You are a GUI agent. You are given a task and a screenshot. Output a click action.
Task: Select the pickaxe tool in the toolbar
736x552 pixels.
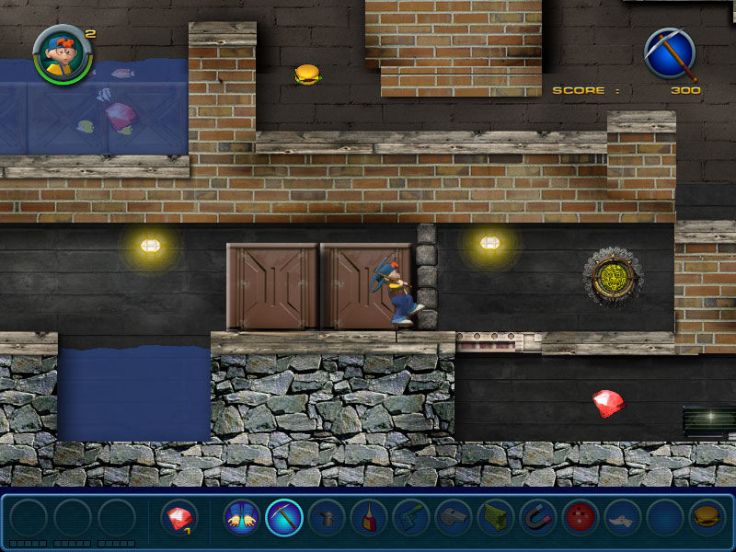pyautogui.click(x=285, y=518)
